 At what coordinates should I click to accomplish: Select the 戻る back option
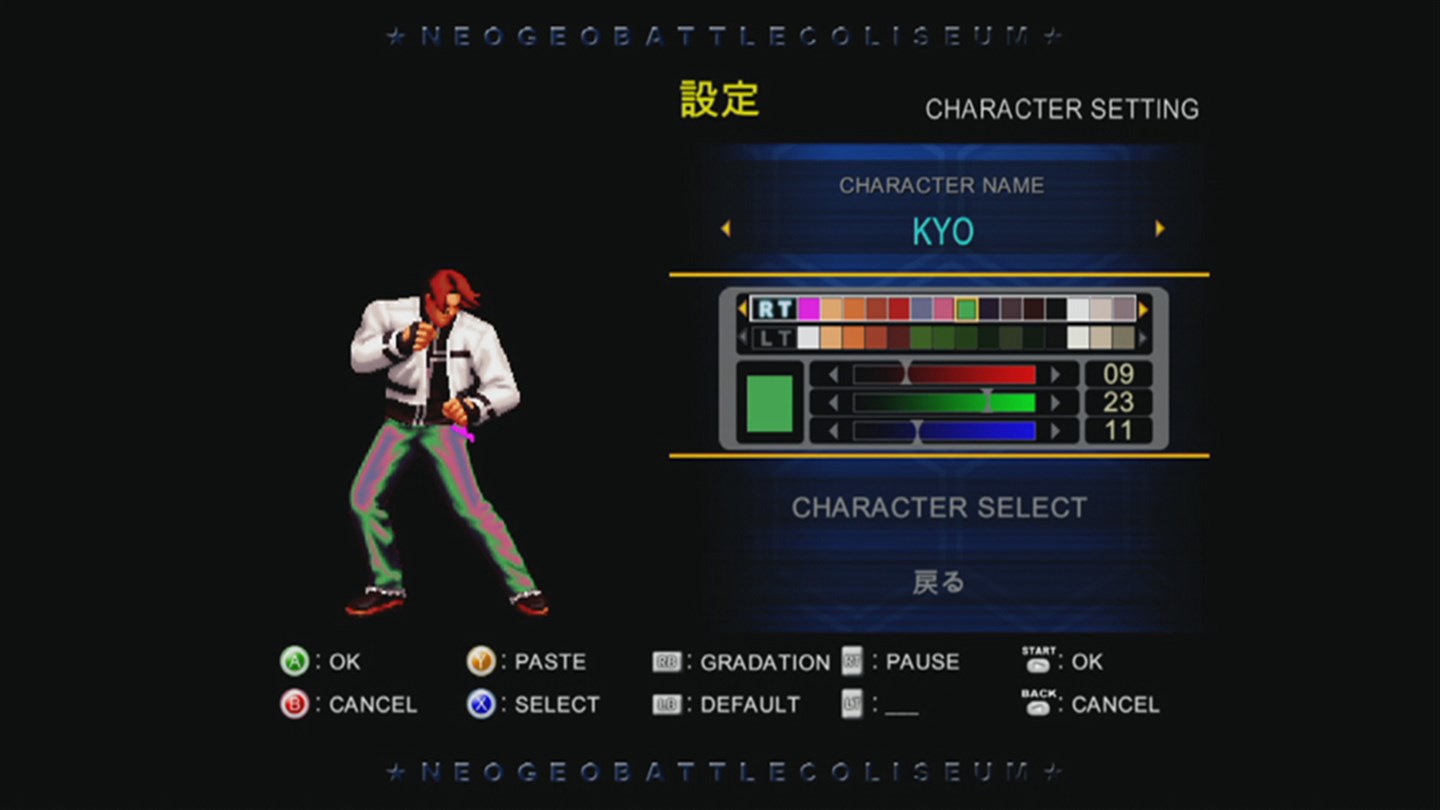[x=938, y=581]
